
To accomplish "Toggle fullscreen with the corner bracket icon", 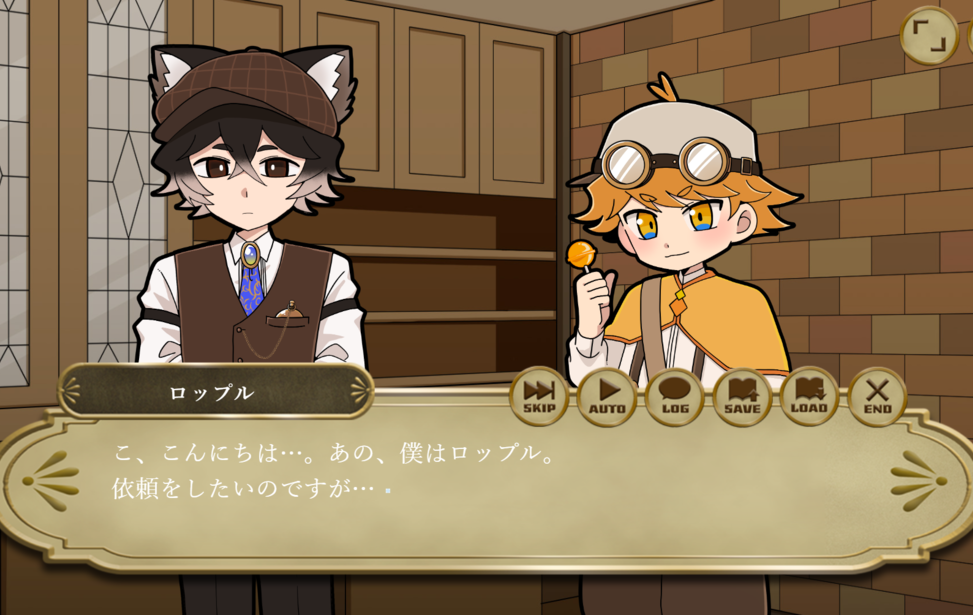I will click(929, 36).
